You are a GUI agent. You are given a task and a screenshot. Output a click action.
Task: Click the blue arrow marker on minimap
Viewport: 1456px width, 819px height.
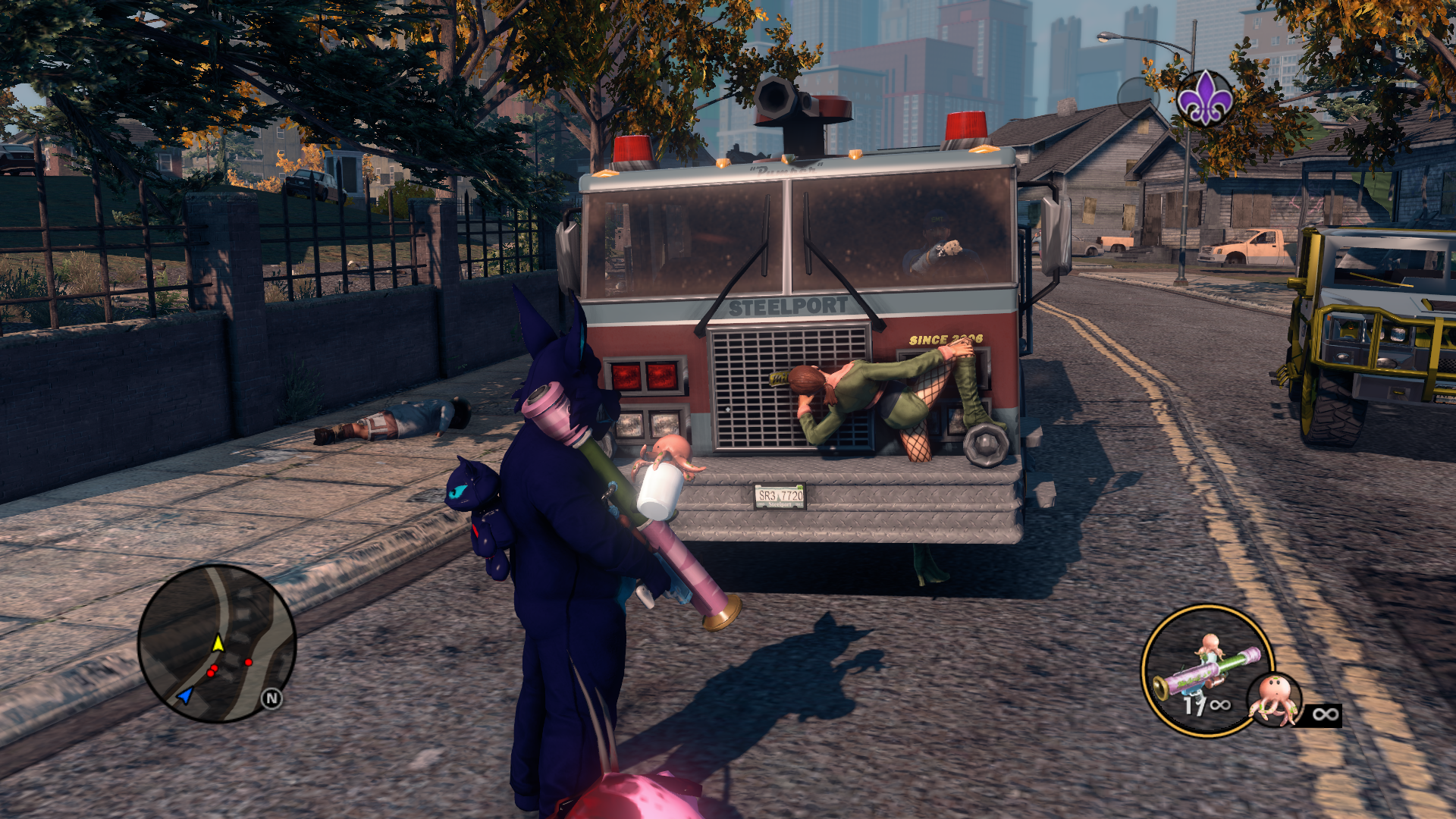coord(185,694)
